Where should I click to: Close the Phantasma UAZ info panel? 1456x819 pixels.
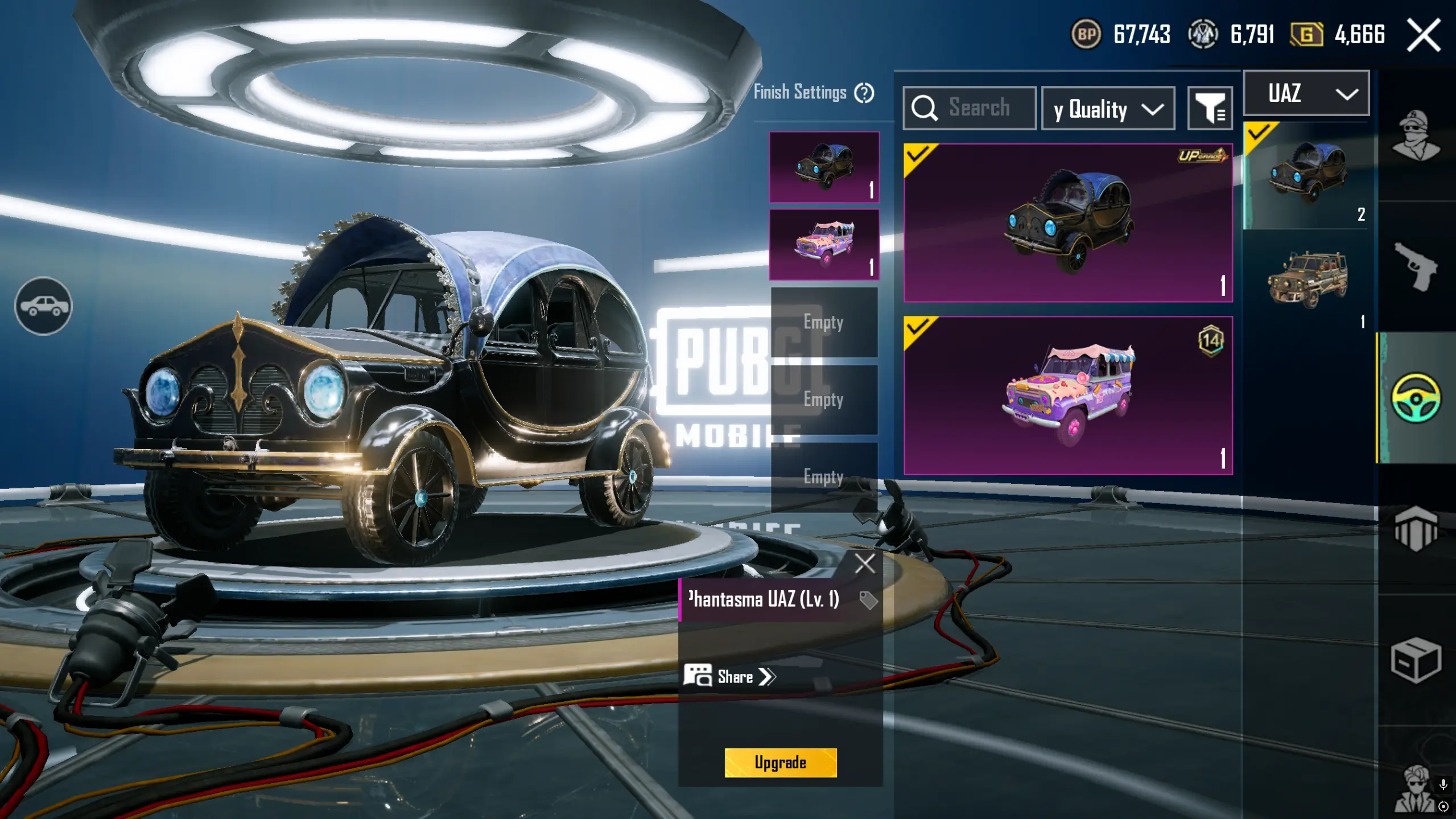(x=864, y=563)
